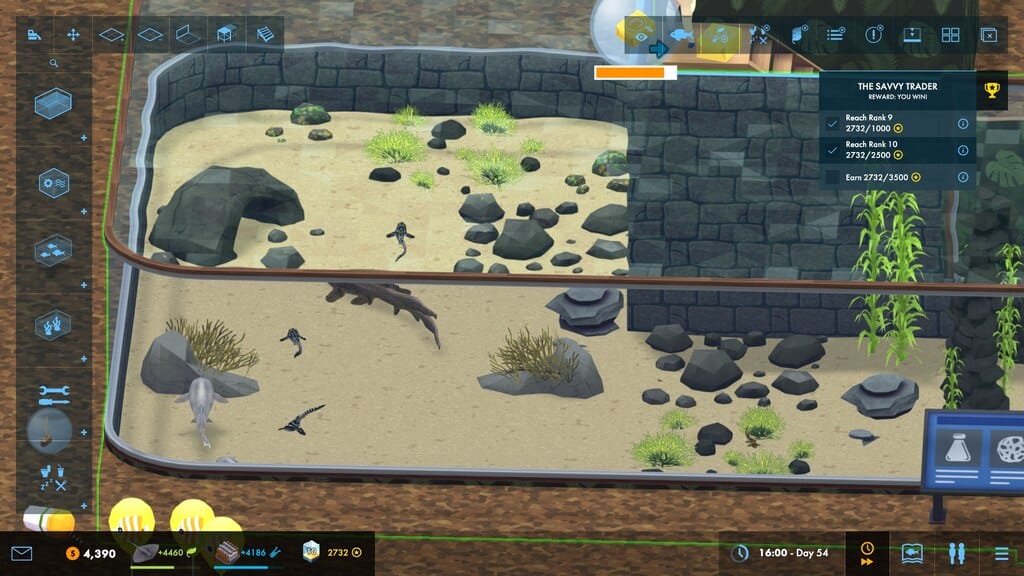Open the gear and water filtration category
Screen dimensions: 1024x576
[x=53, y=184]
